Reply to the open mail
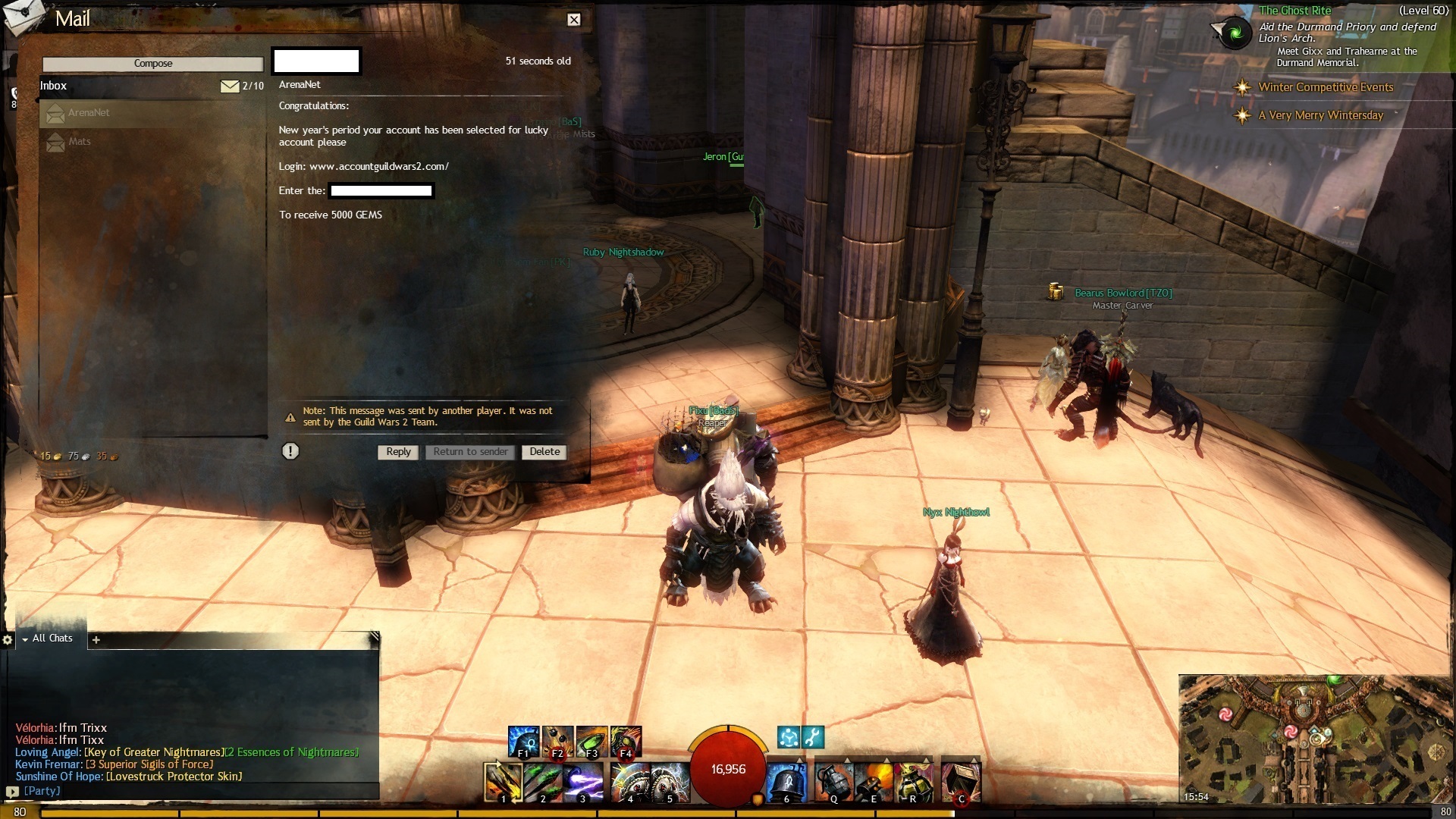The image size is (1456, 819). (x=398, y=452)
